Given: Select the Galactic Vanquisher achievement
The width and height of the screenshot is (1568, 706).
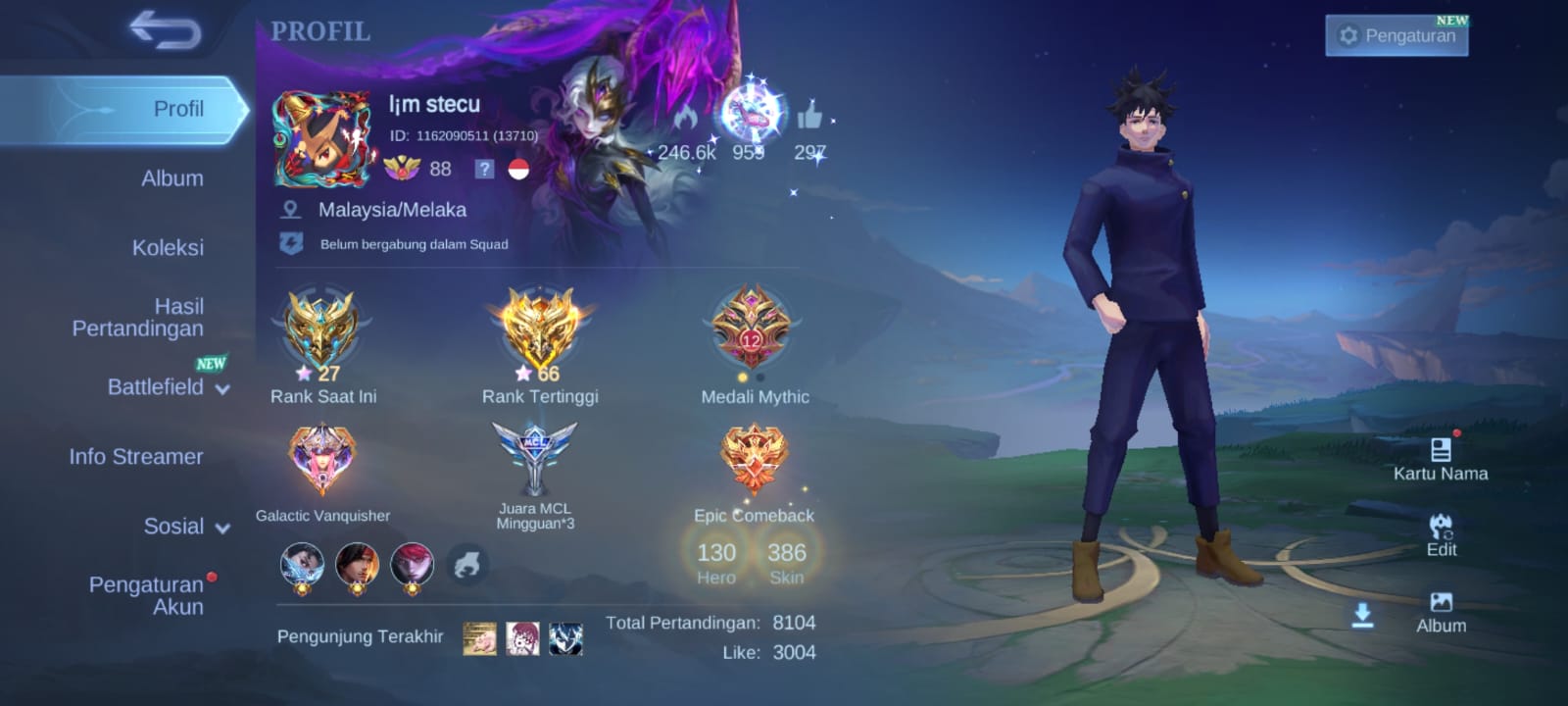Looking at the screenshot, I should [322, 458].
